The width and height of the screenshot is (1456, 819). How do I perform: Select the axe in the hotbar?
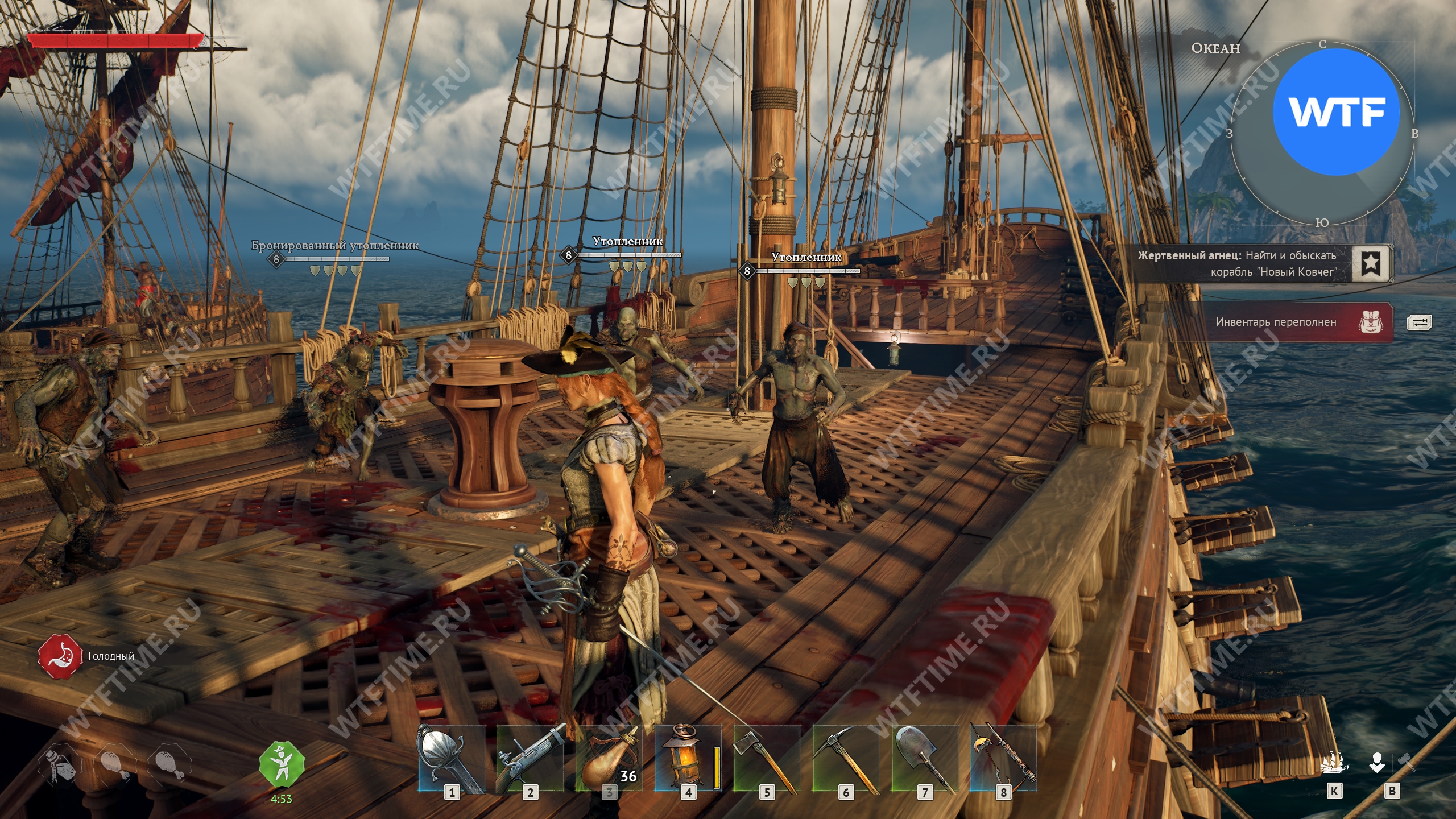(767, 758)
